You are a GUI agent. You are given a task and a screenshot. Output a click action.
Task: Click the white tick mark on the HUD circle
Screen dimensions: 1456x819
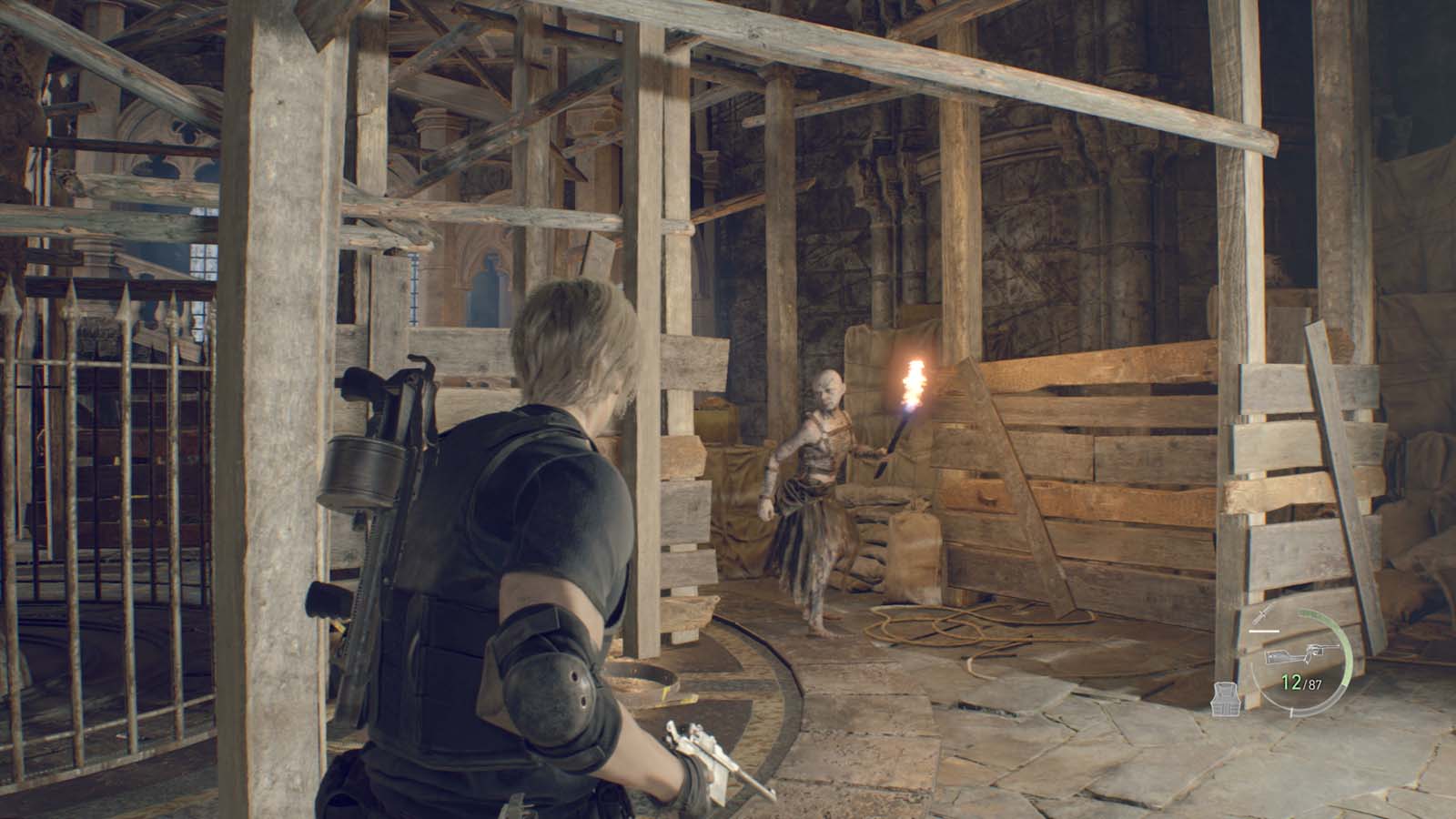(1292, 713)
